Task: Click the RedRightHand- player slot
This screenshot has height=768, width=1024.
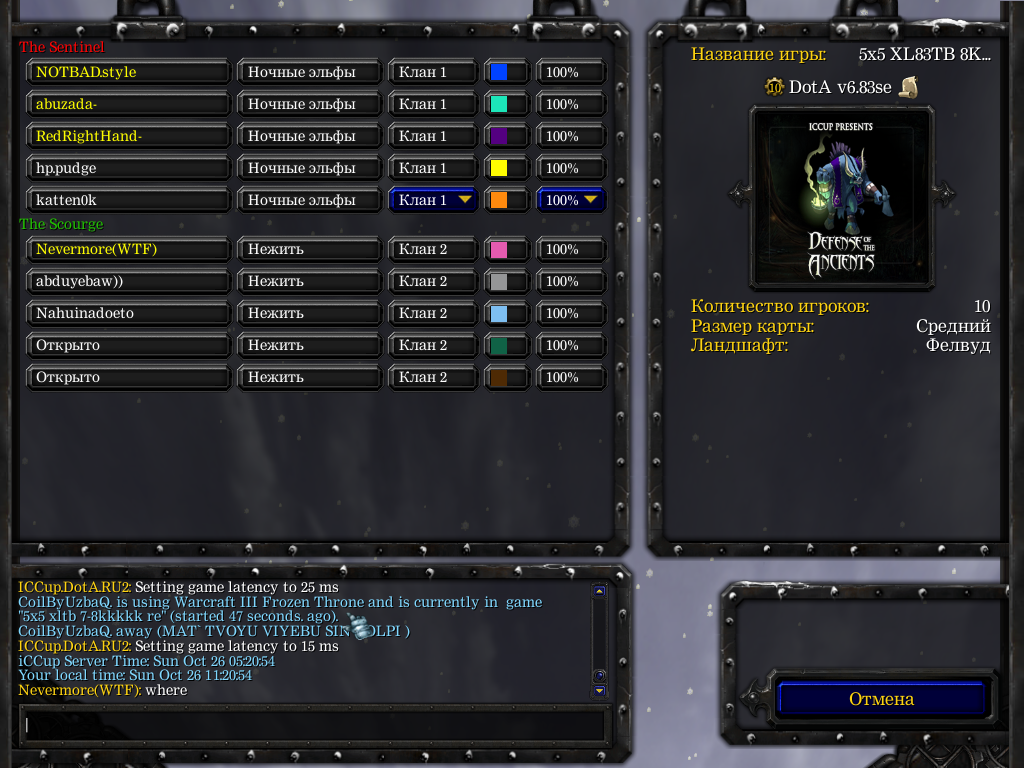Action: click(129, 136)
